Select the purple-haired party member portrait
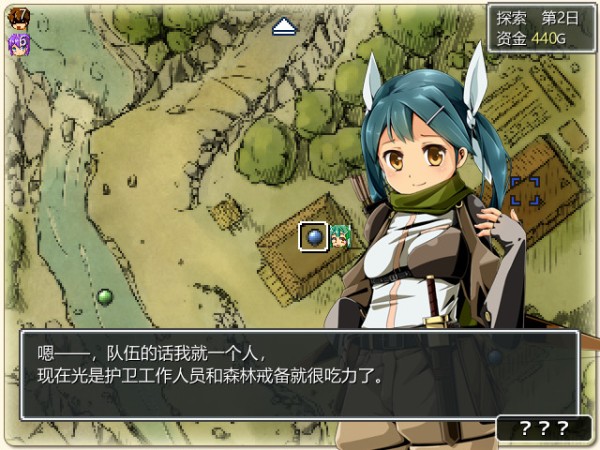Viewport: 600px width, 450px height. coord(18,43)
